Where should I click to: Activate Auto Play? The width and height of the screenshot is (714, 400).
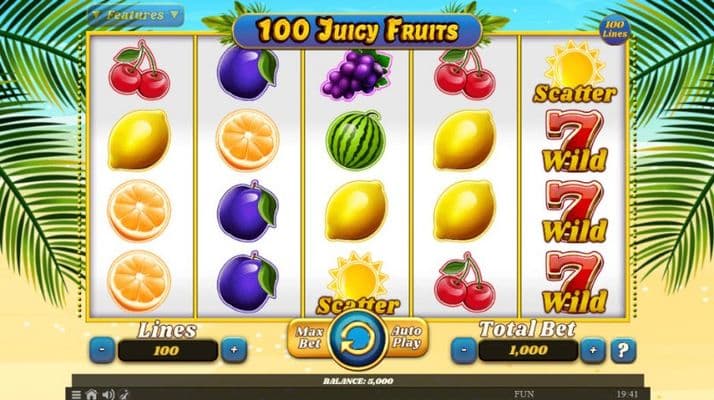407,337
